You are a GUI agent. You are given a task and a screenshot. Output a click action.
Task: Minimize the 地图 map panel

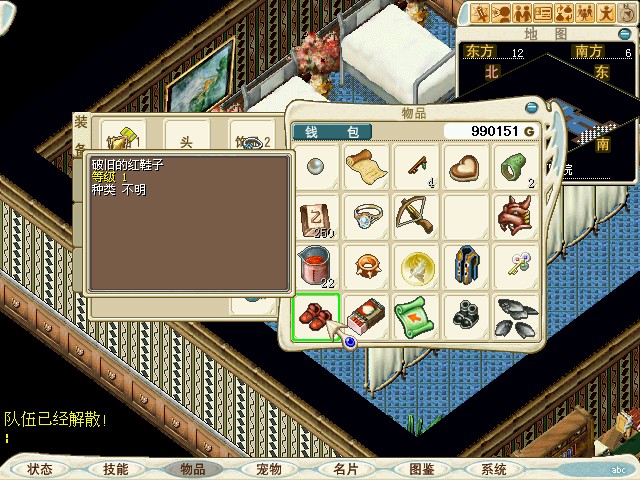point(626,34)
